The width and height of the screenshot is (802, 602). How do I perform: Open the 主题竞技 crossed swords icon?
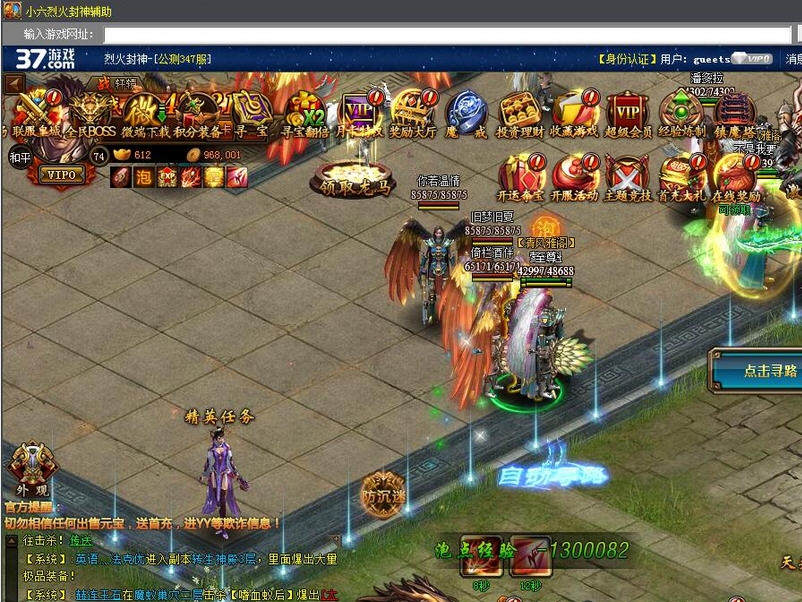coord(628,175)
